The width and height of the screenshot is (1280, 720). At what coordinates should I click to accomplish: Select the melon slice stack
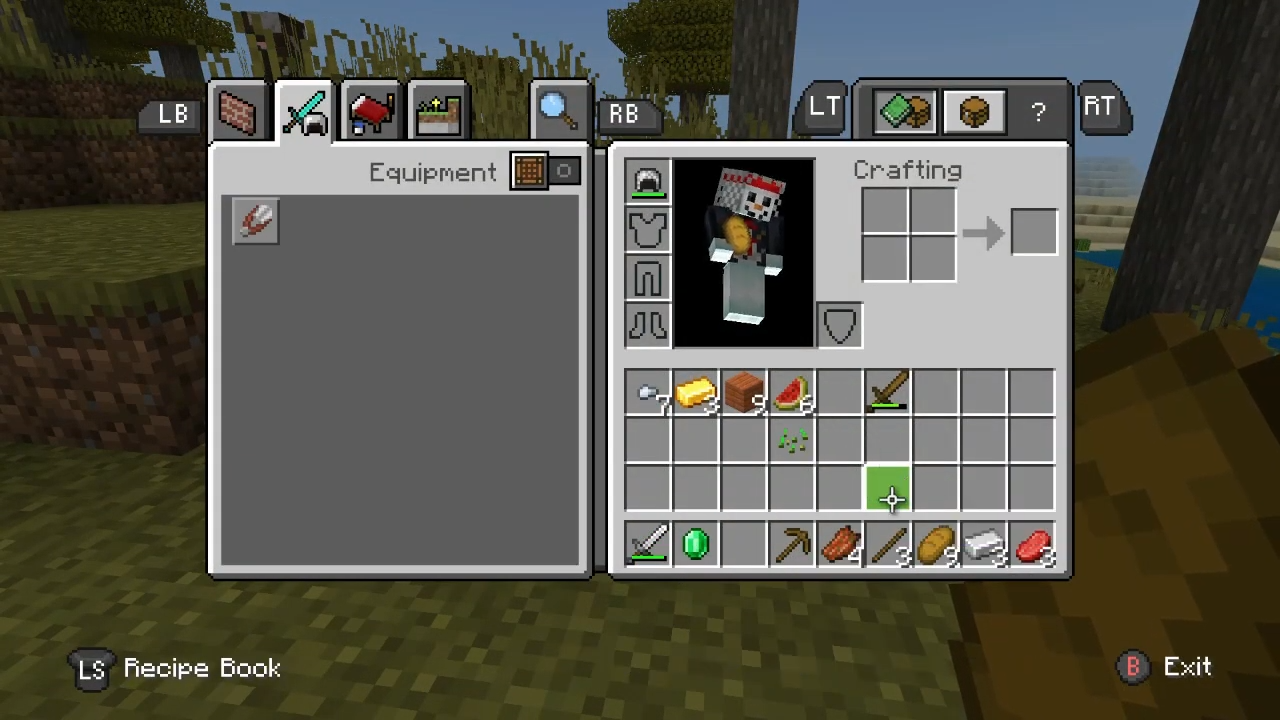pos(792,394)
